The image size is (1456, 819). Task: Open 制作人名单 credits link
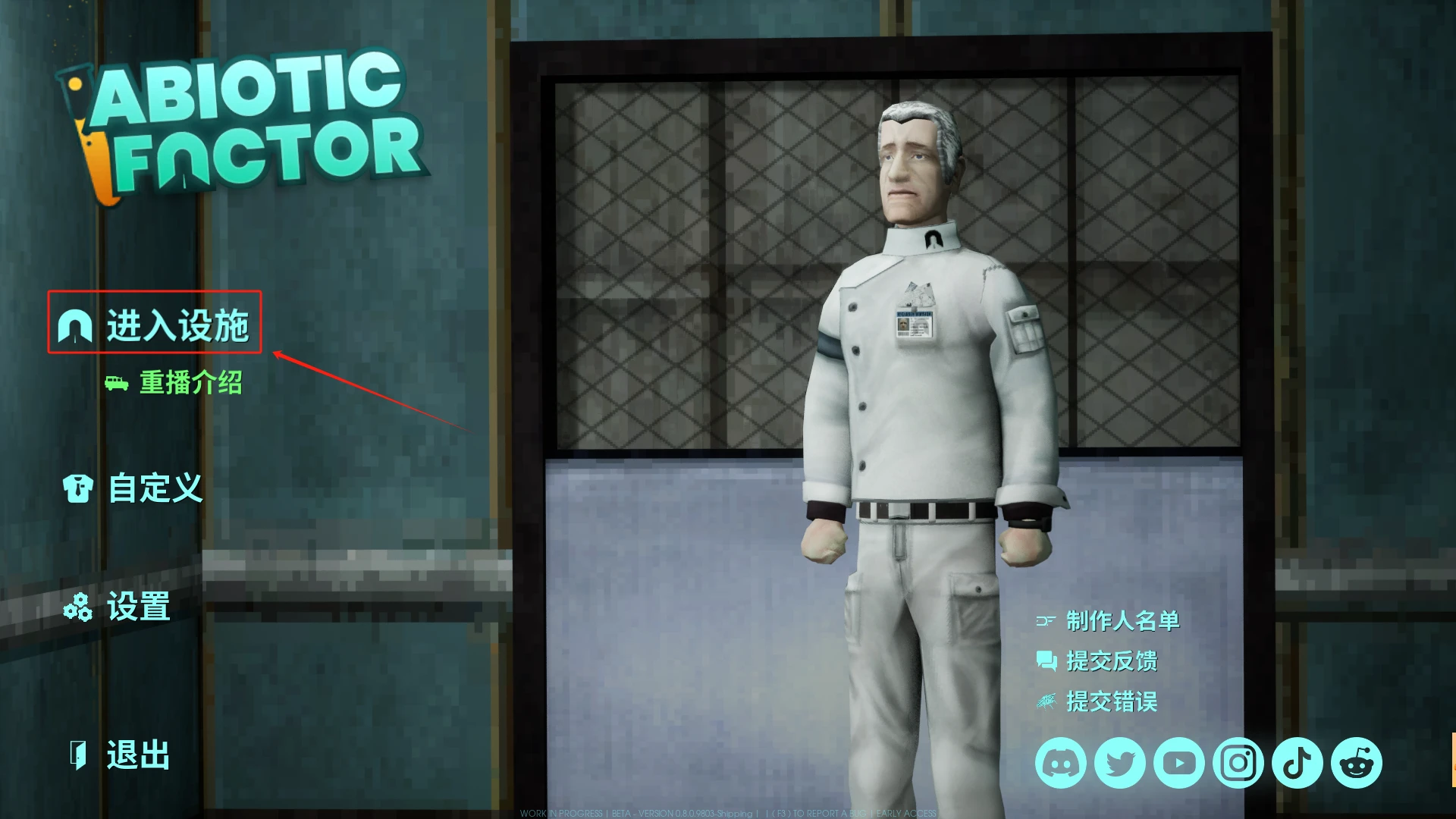point(1122,620)
